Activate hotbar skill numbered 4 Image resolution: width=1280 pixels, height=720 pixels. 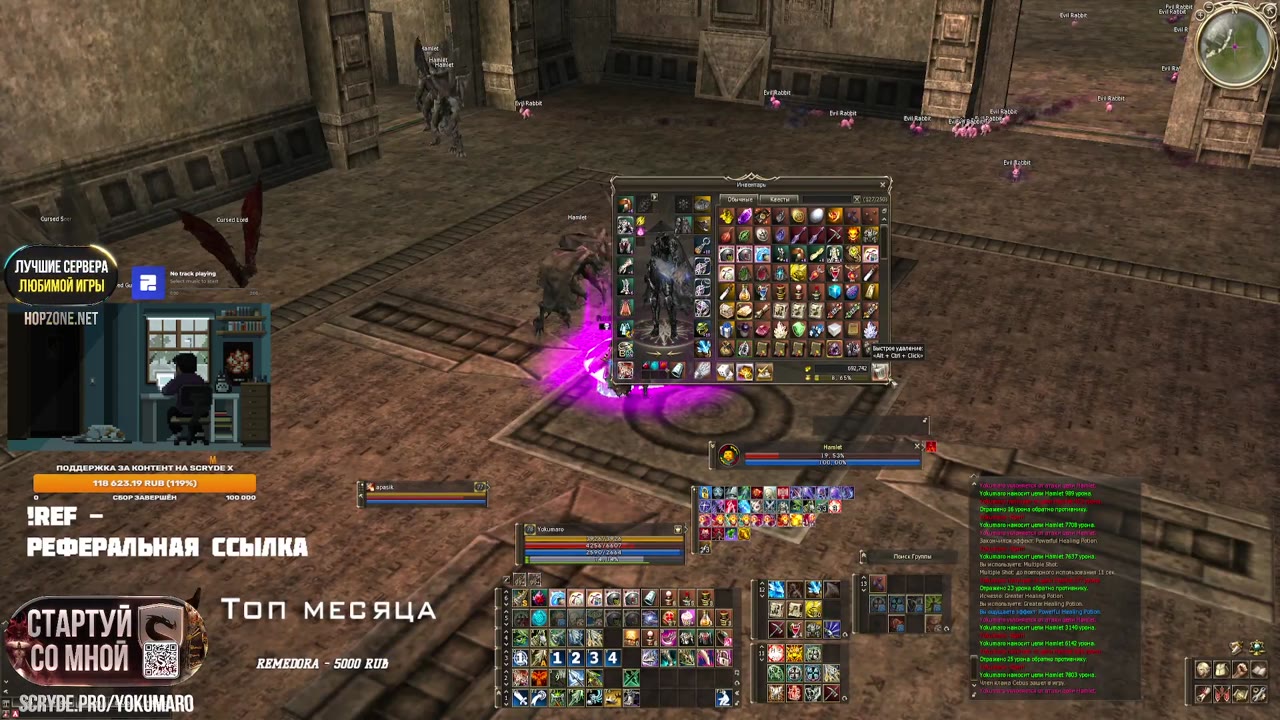click(612, 658)
